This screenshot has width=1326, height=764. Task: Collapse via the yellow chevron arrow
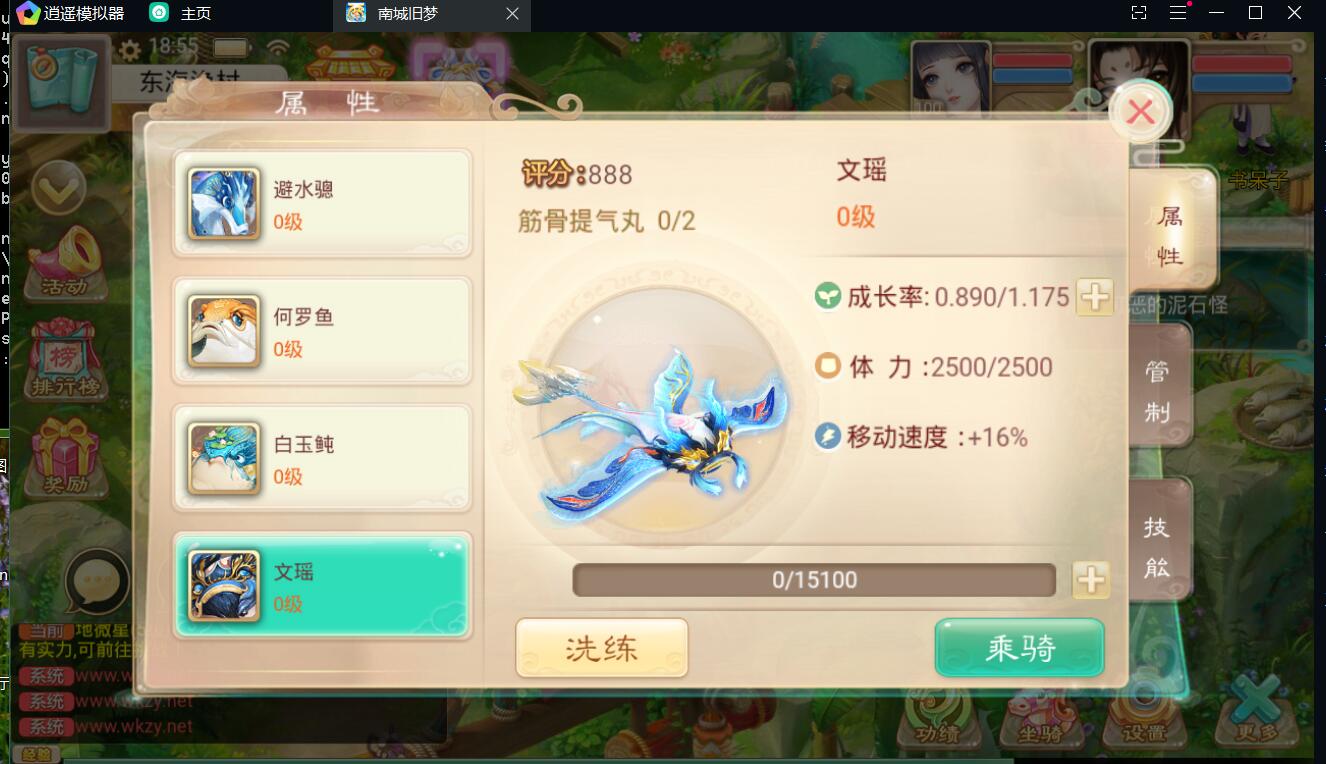[61, 188]
